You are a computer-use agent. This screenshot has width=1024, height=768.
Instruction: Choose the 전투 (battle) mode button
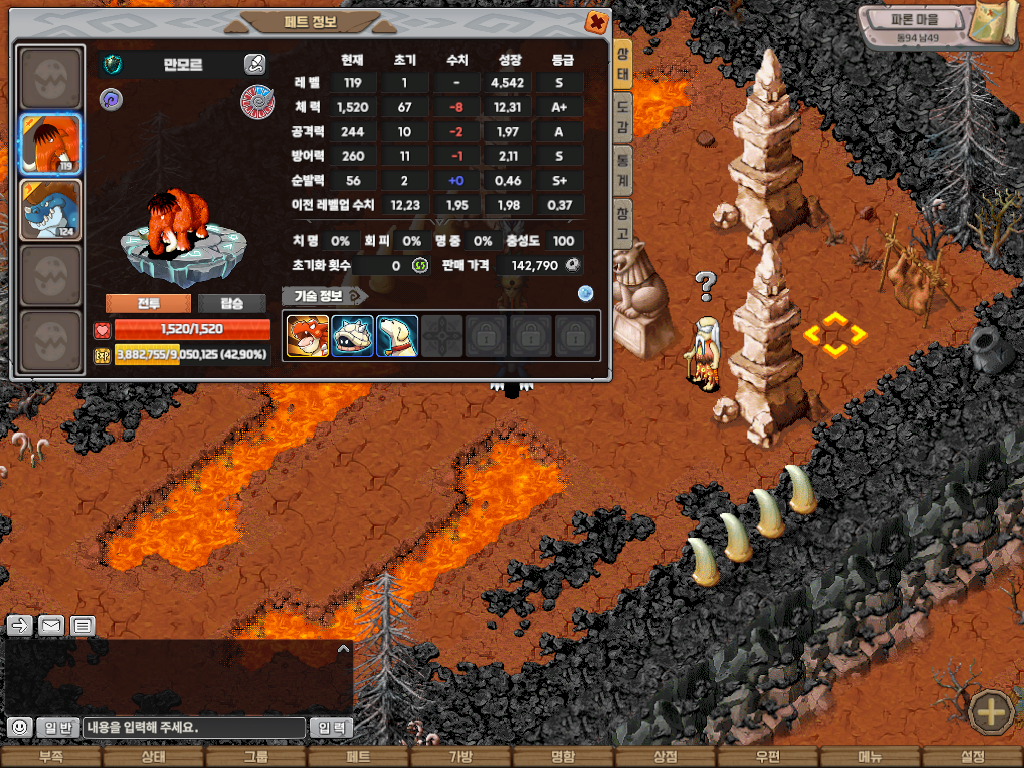tap(149, 304)
